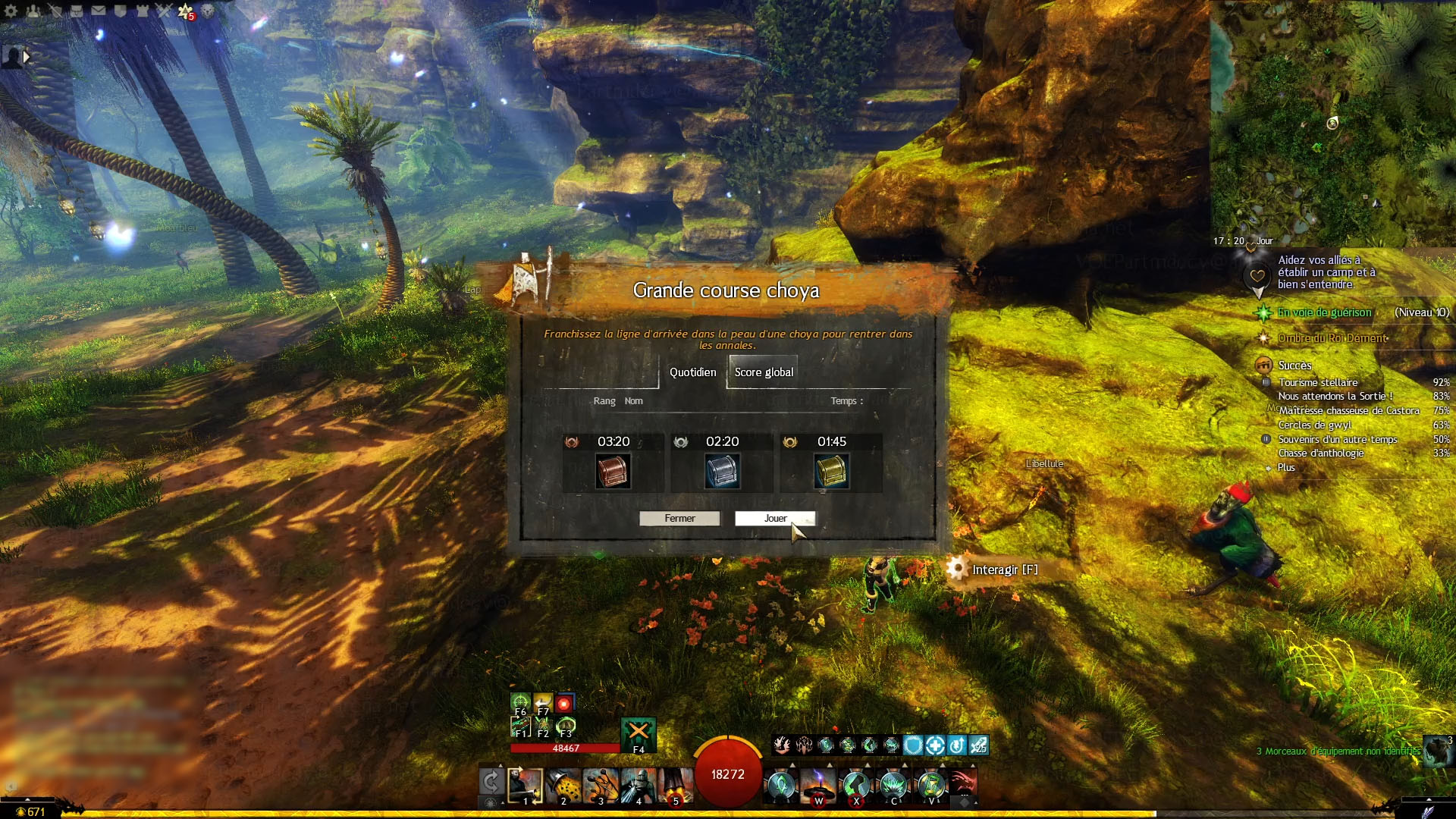Open the minimap
Screen dimensions: 1456x819
coord(1332,121)
